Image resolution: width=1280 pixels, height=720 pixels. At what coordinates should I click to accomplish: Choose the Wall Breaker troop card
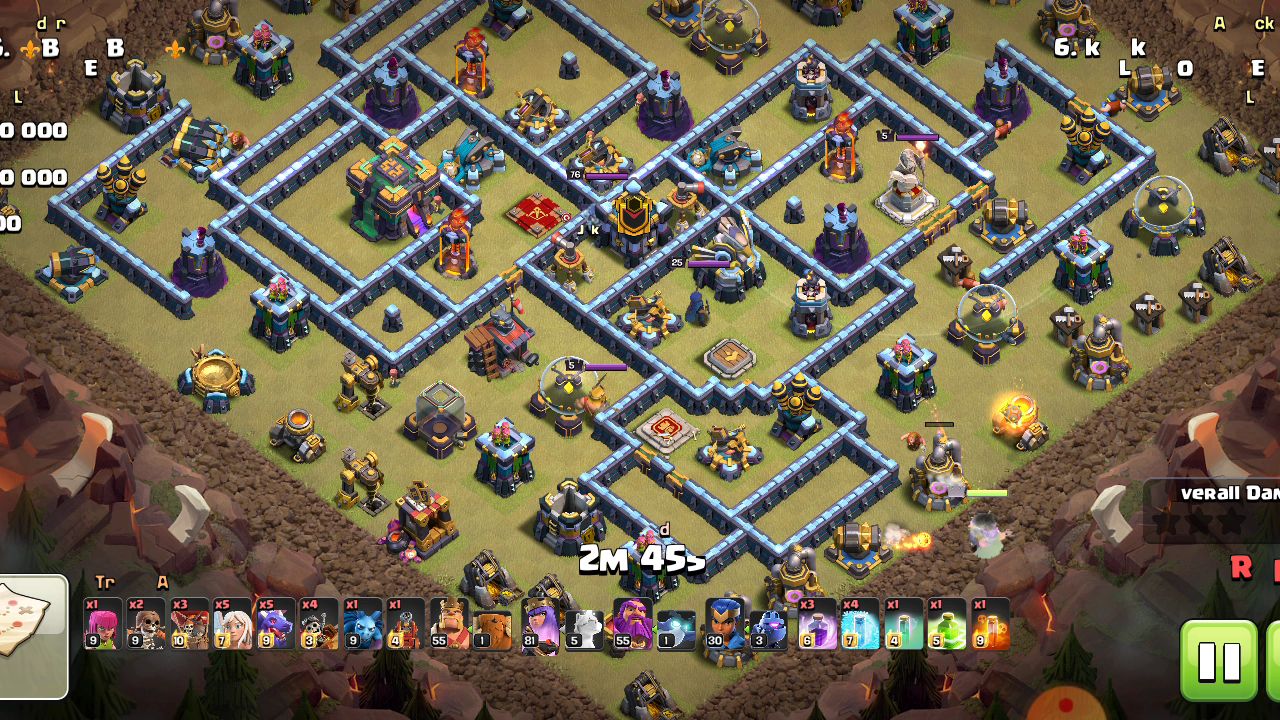pos(146,624)
